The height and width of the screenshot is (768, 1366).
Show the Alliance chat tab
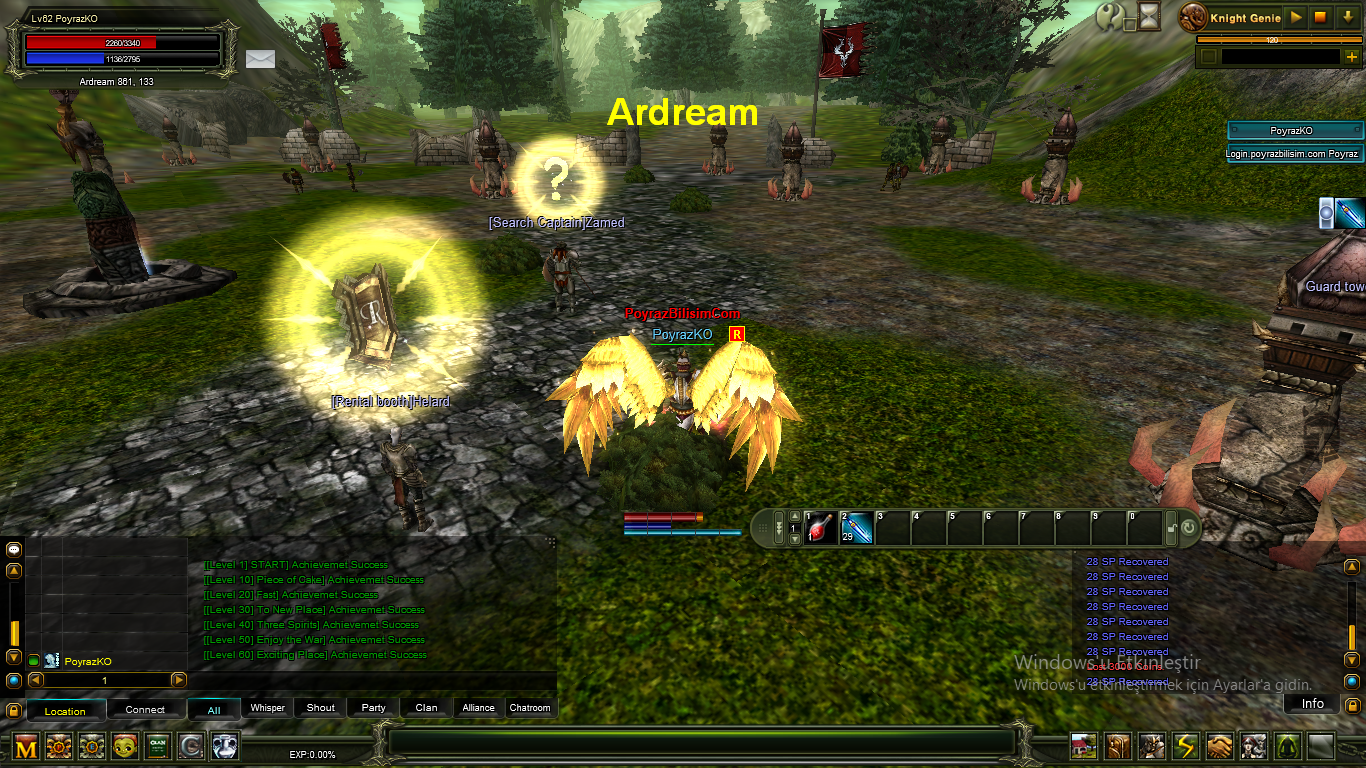click(x=478, y=708)
